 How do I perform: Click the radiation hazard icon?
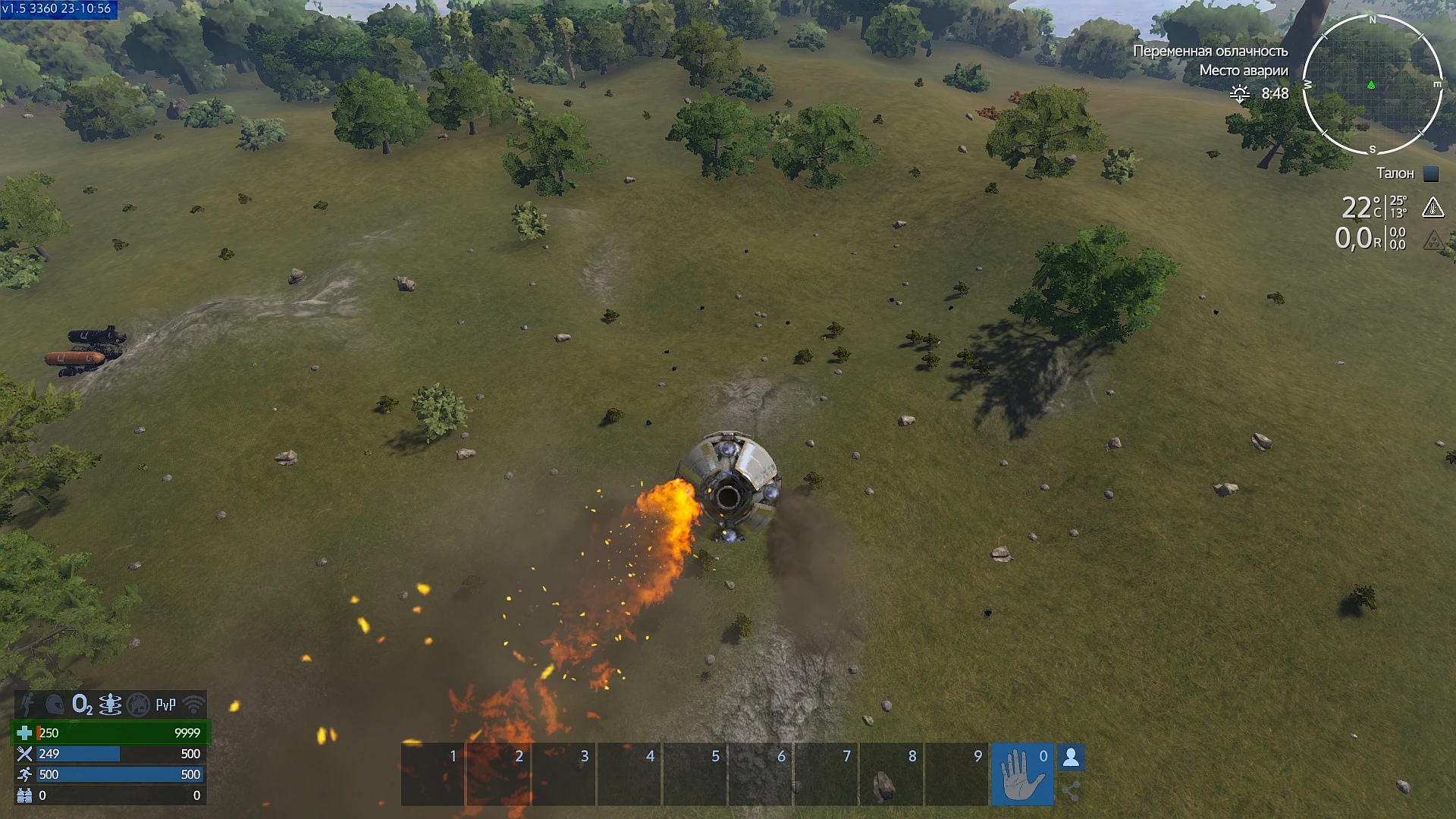1433,240
